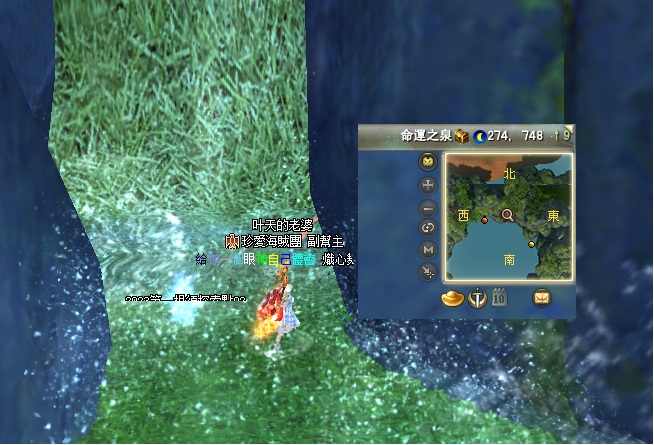Open the mail envelope icon
The height and width of the screenshot is (445, 654).
pos(541,297)
